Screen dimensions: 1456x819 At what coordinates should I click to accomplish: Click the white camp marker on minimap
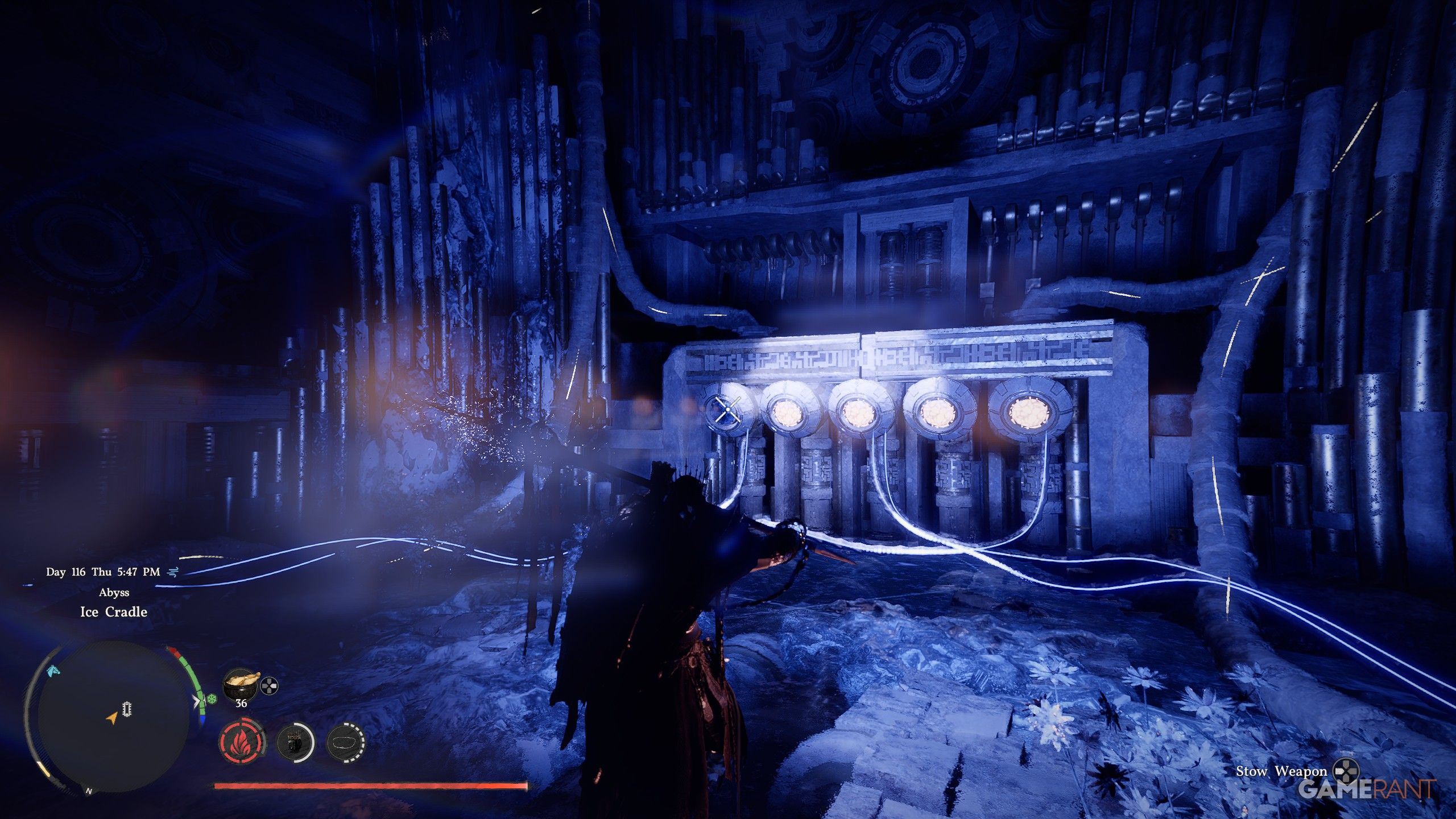pos(127,709)
